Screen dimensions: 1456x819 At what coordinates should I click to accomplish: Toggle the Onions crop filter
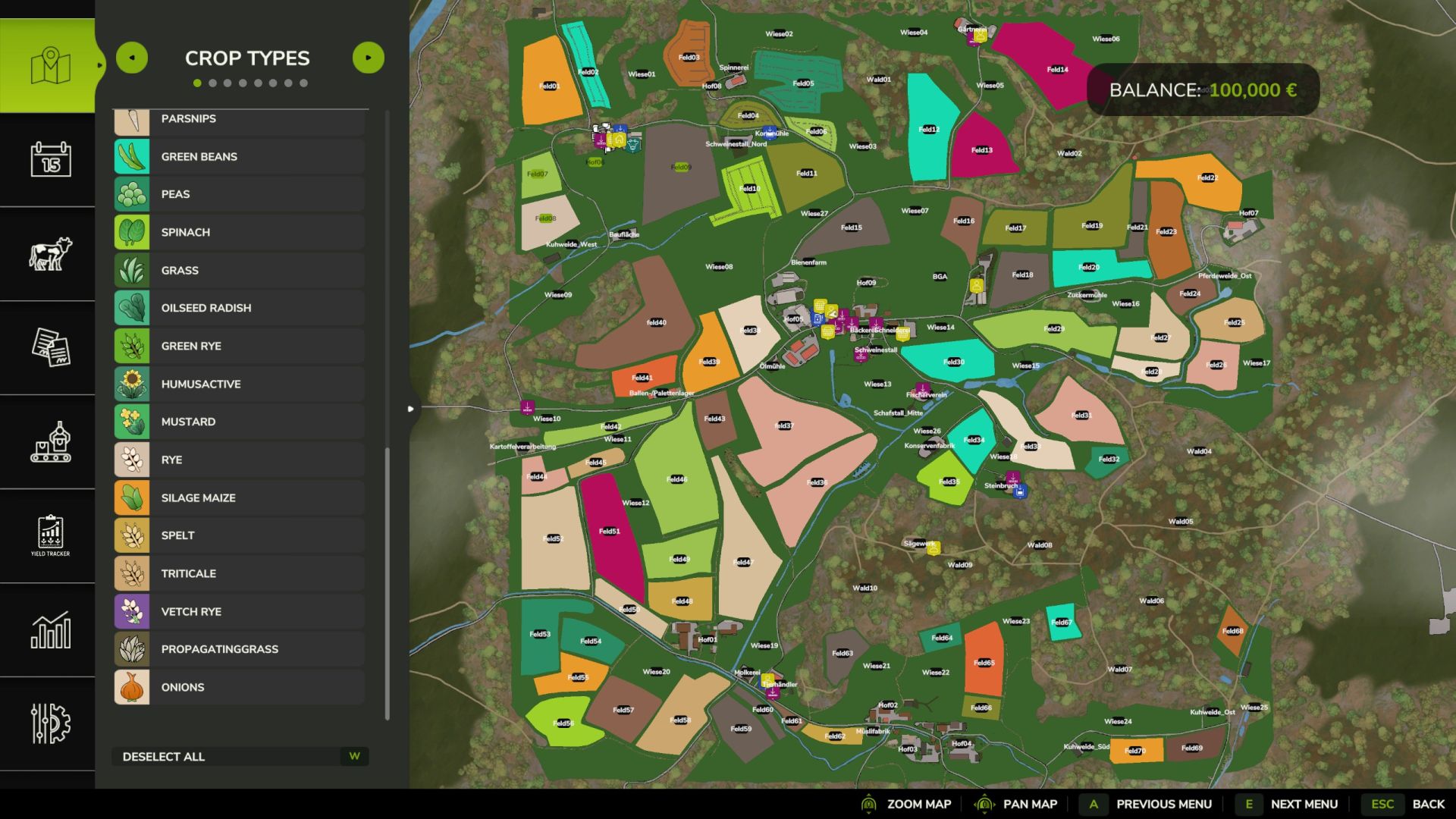click(x=239, y=687)
